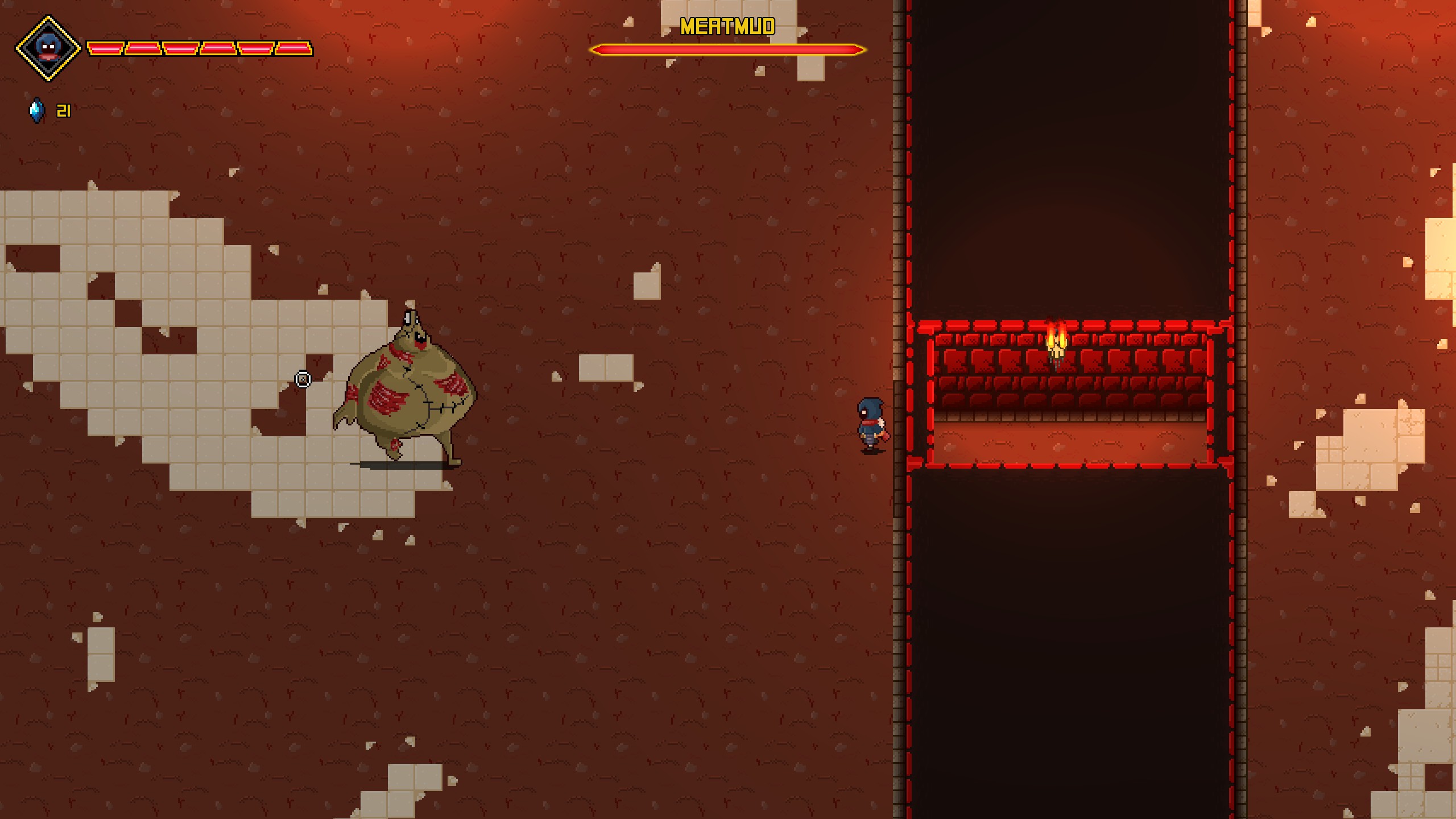Select the blue crystal currency icon
Screen dimensions: 1456x819
37,110
